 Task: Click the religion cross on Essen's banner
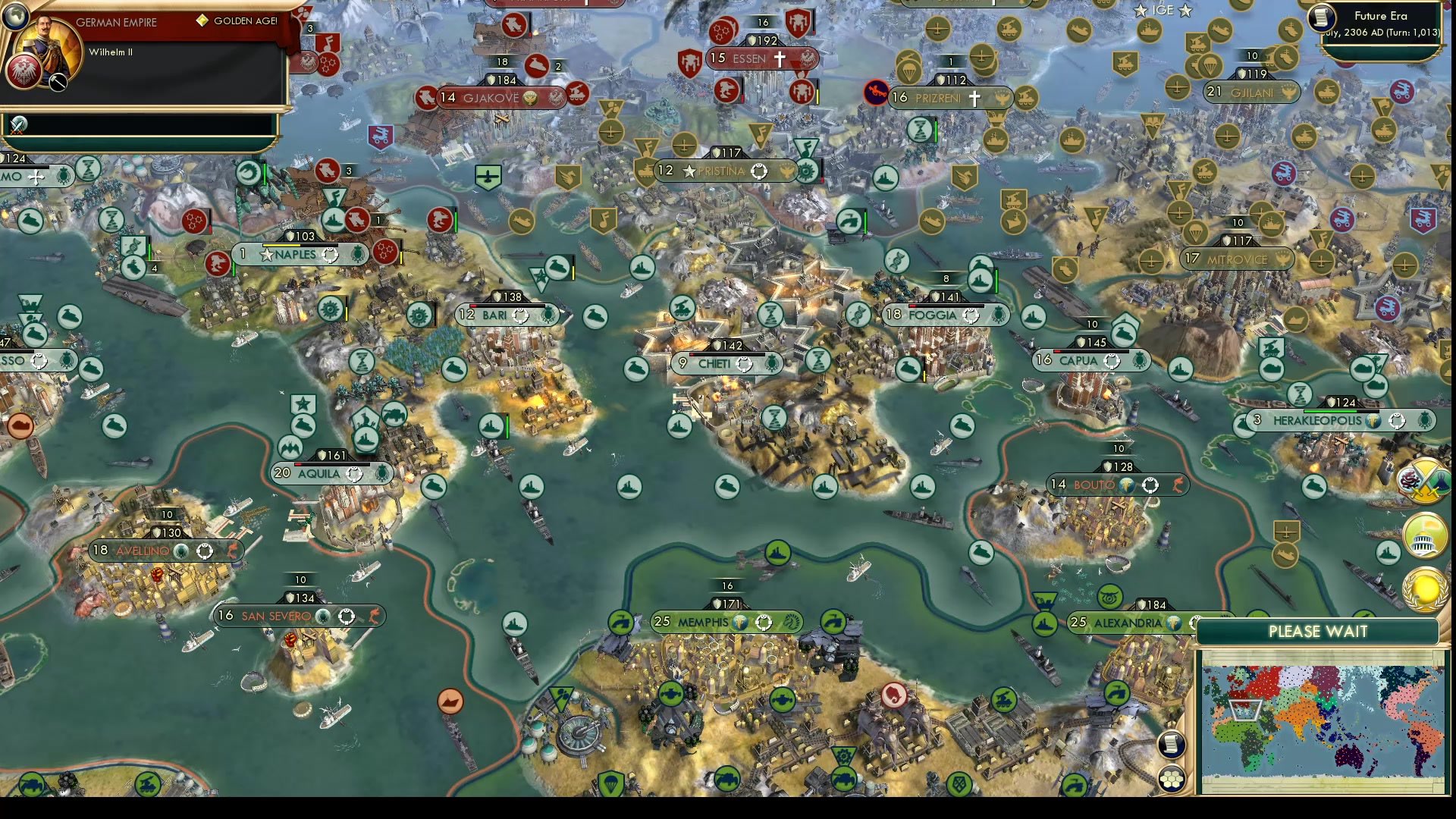(x=781, y=59)
